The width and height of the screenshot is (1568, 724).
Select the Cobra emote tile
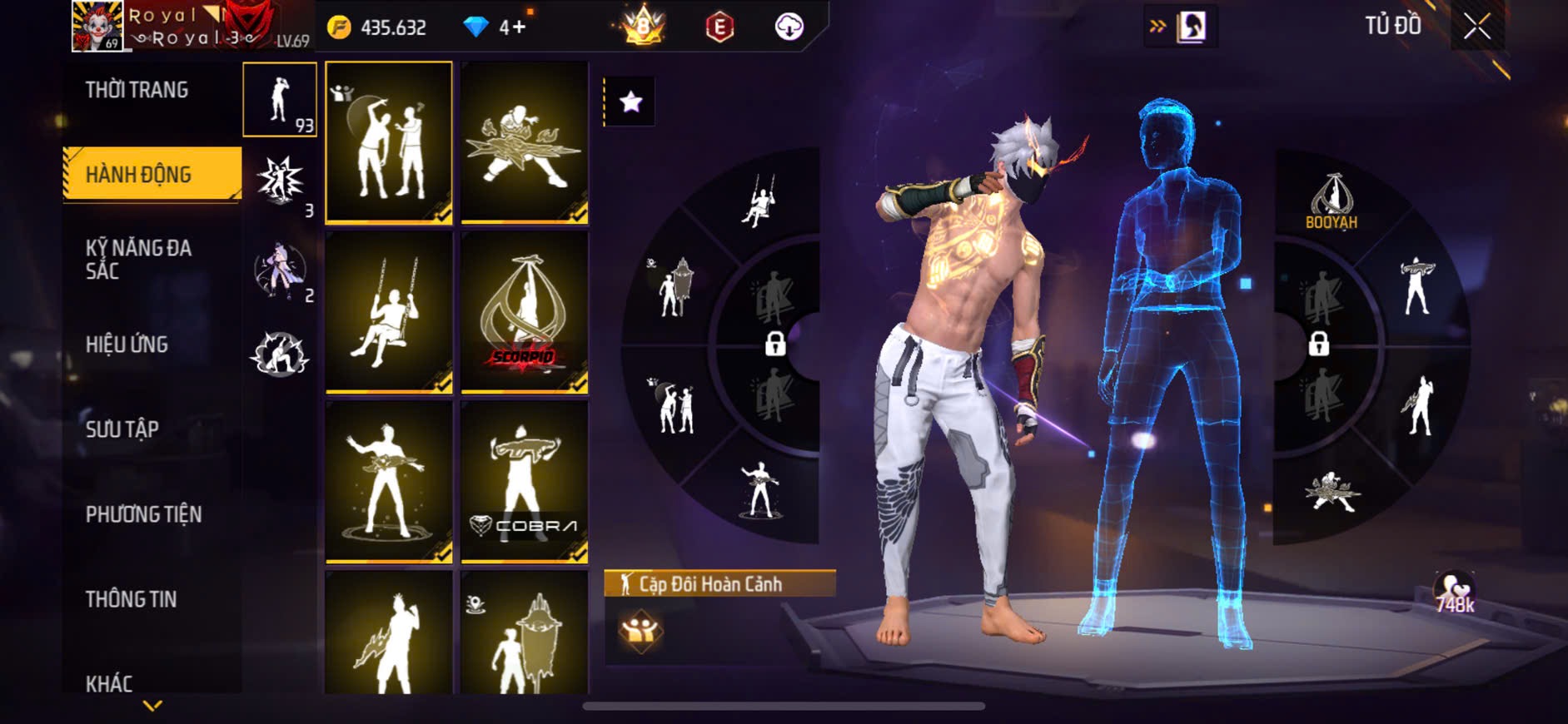click(x=525, y=481)
